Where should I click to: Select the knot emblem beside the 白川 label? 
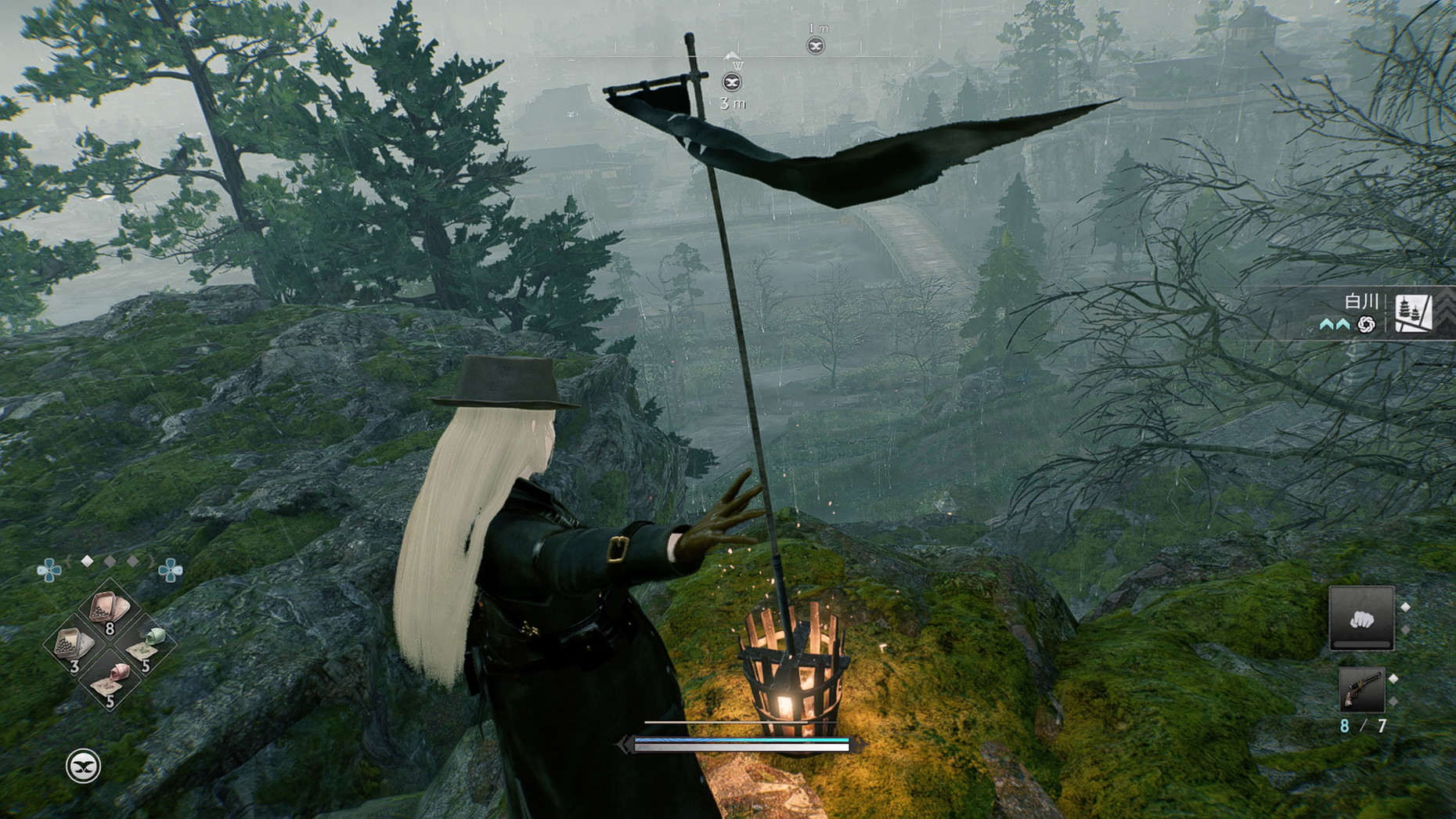(x=1366, y=324)
